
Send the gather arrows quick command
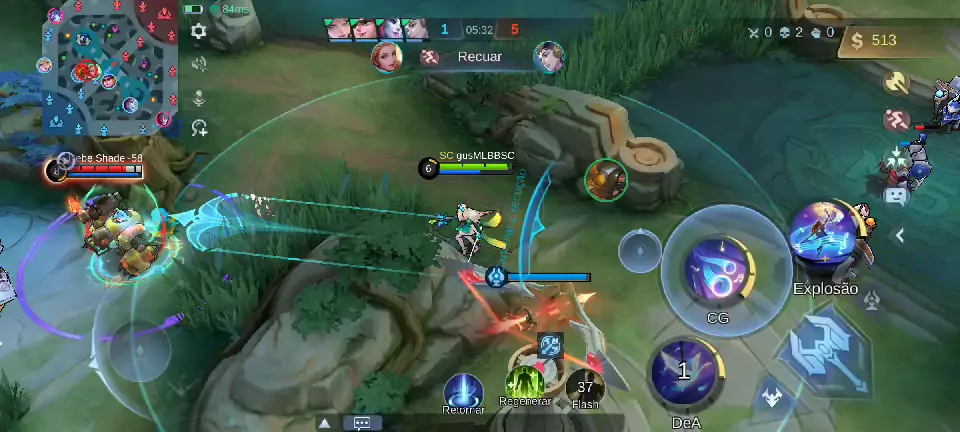(x=895, y=158)
